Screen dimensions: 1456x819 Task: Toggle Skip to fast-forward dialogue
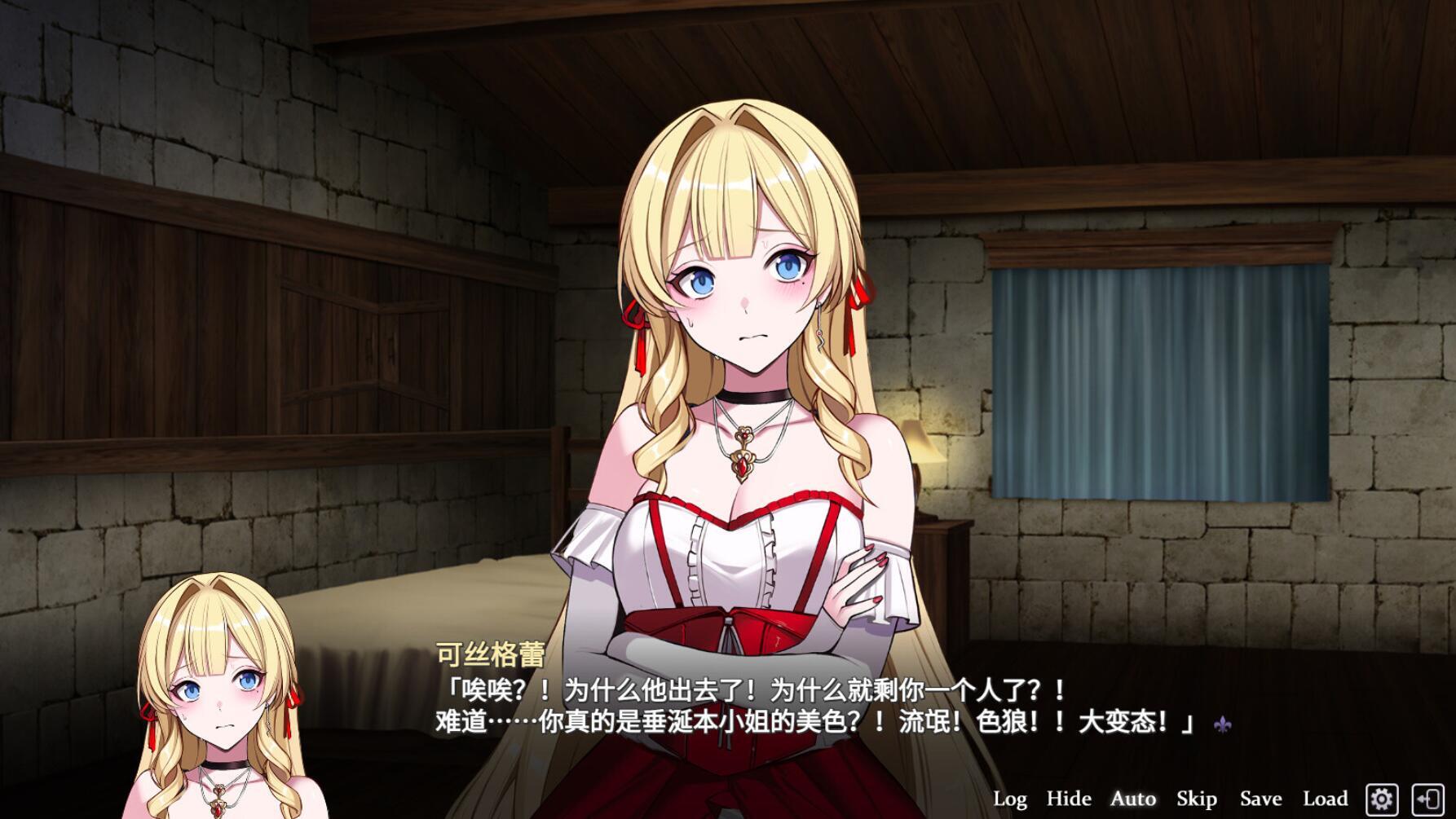pos(1197,798)
